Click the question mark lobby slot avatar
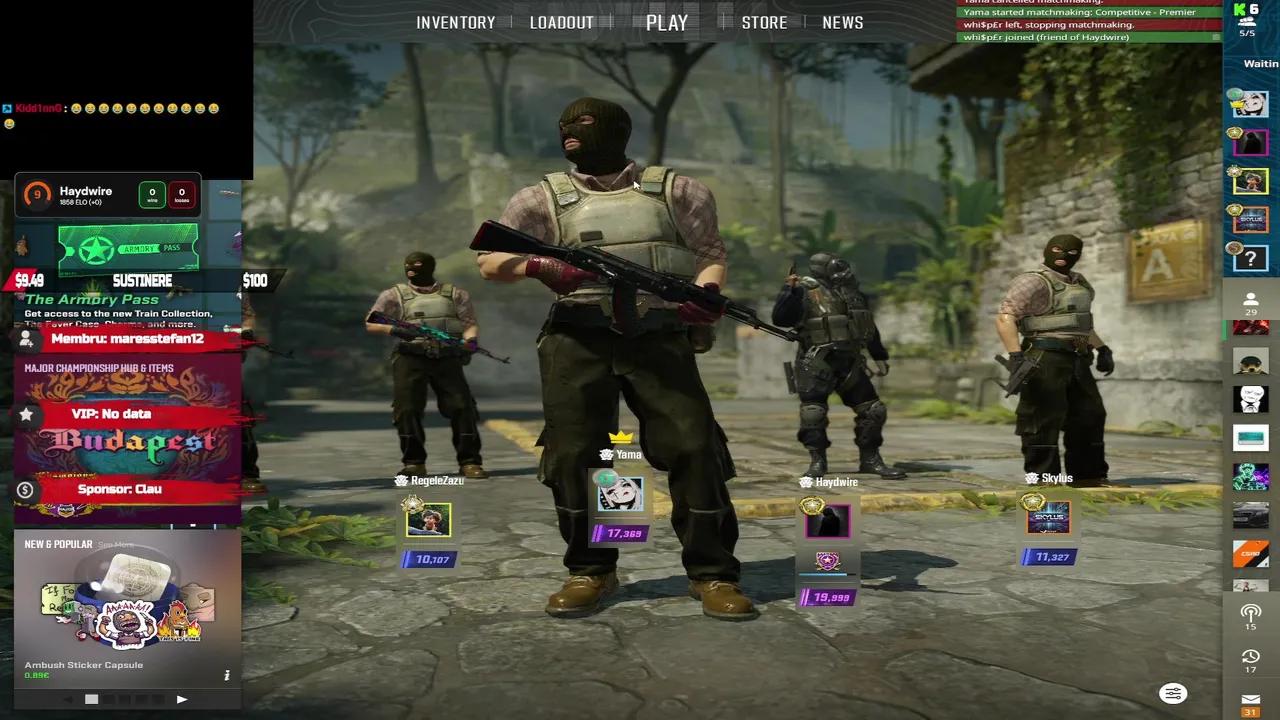This screenshot has width=1280, height=720. coord(1251,258)
